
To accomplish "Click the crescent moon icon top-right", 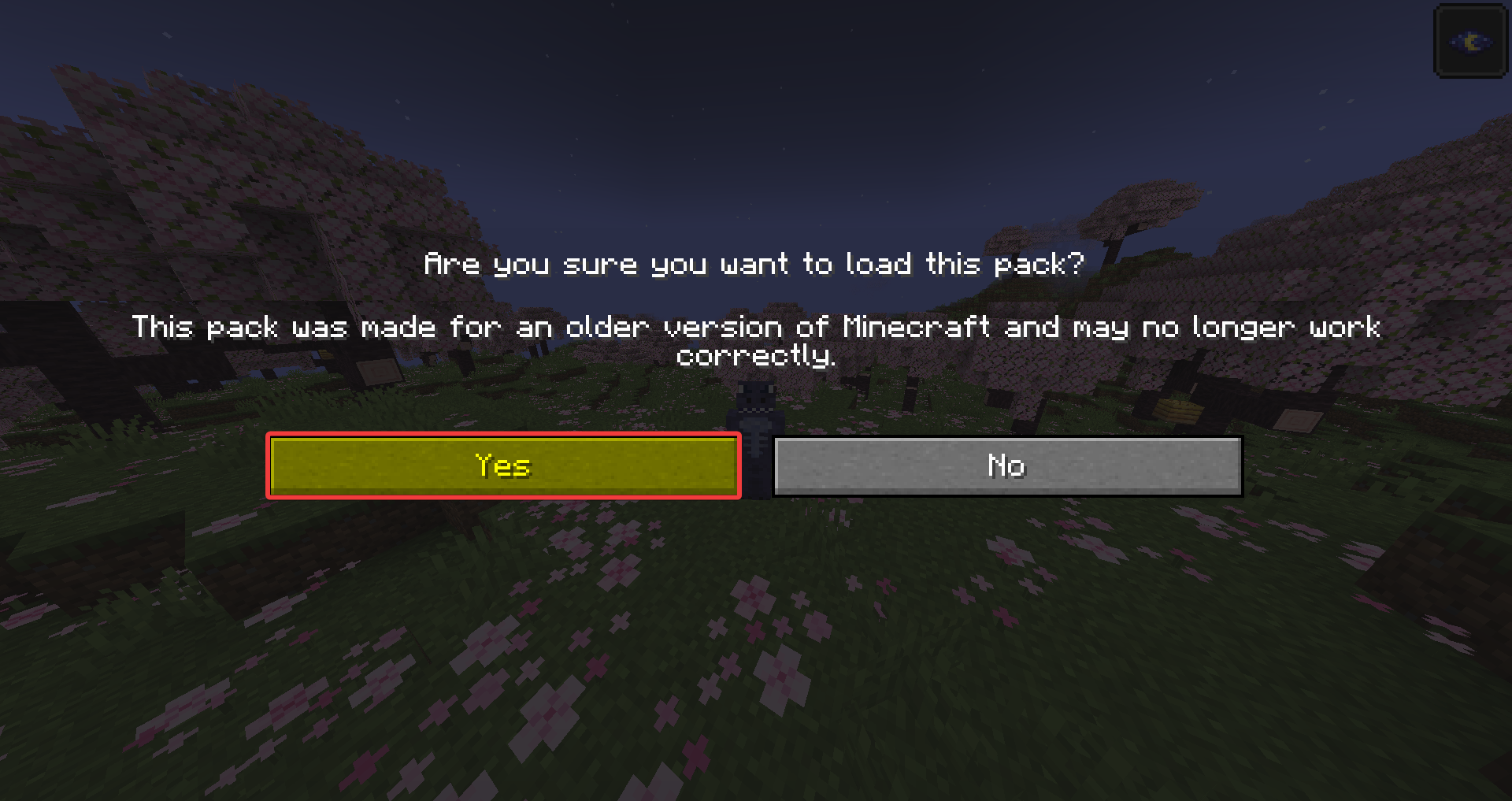I will tap(1469, 41).
